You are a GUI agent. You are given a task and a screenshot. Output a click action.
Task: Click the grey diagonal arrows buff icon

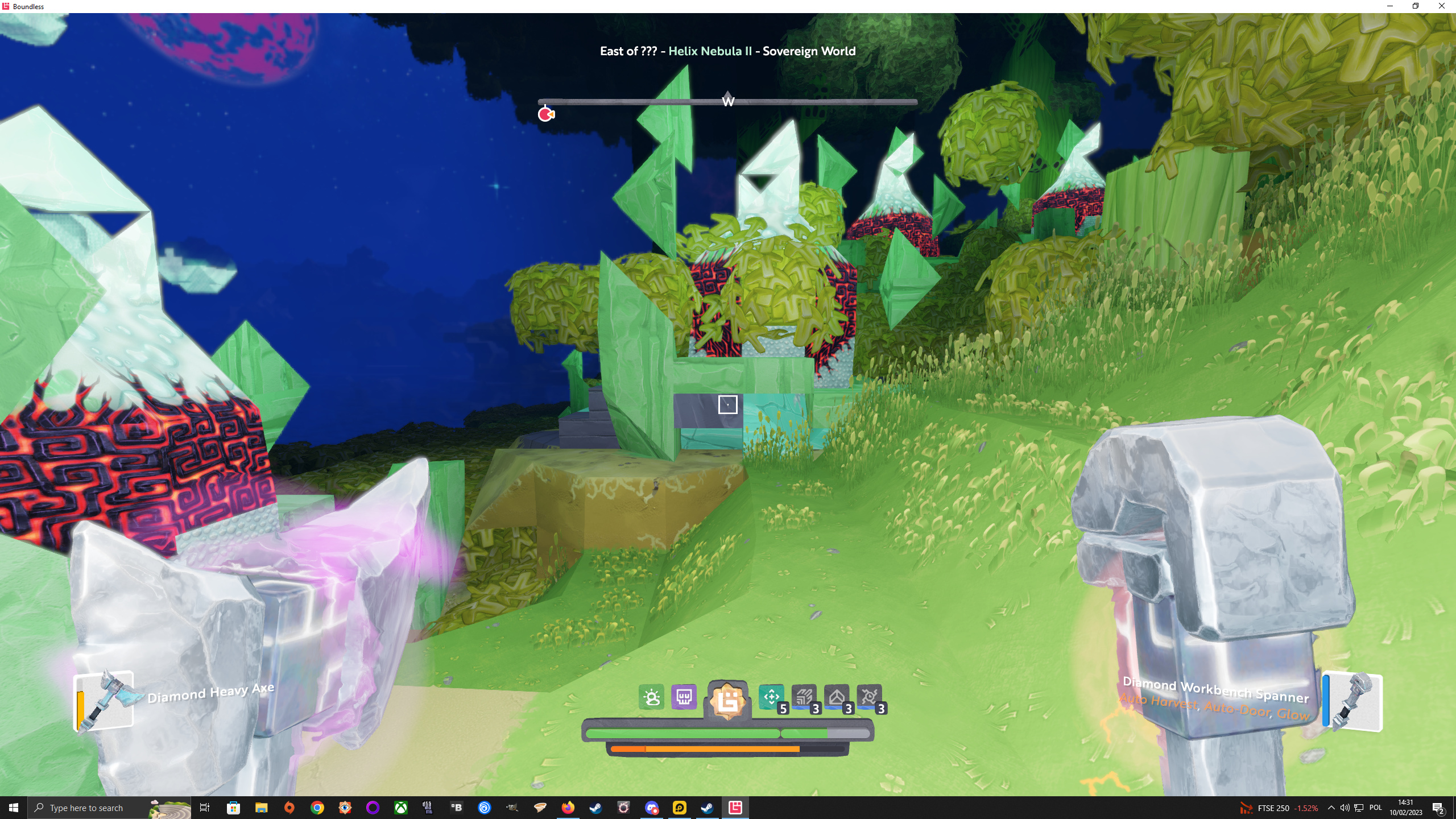coord(804,697)
